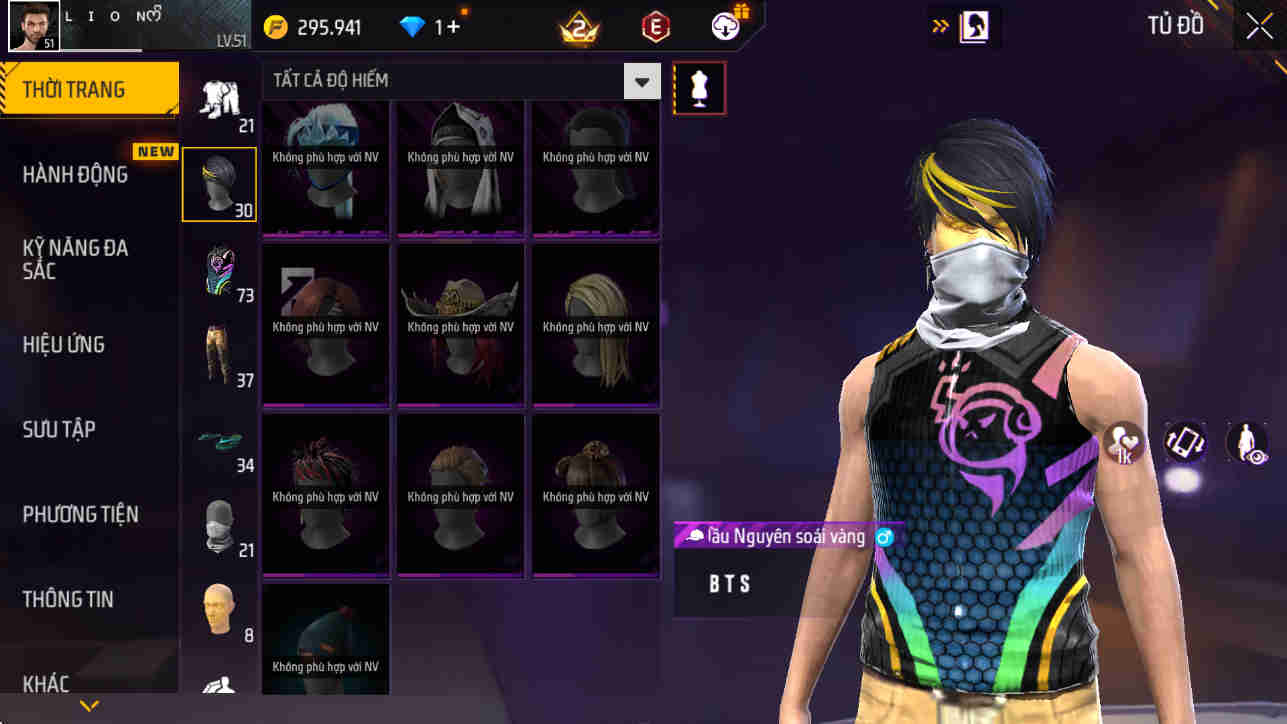1287x724 pixels.
Task: Select the blonde hair thumbnail in the grid
Action: pos(595,325)
